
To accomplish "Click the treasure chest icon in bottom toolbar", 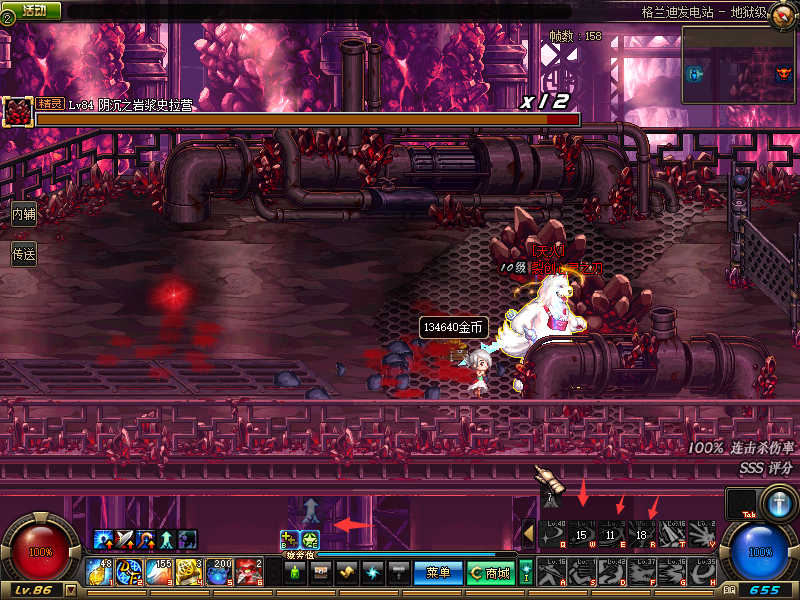I will tap(321, 573).
